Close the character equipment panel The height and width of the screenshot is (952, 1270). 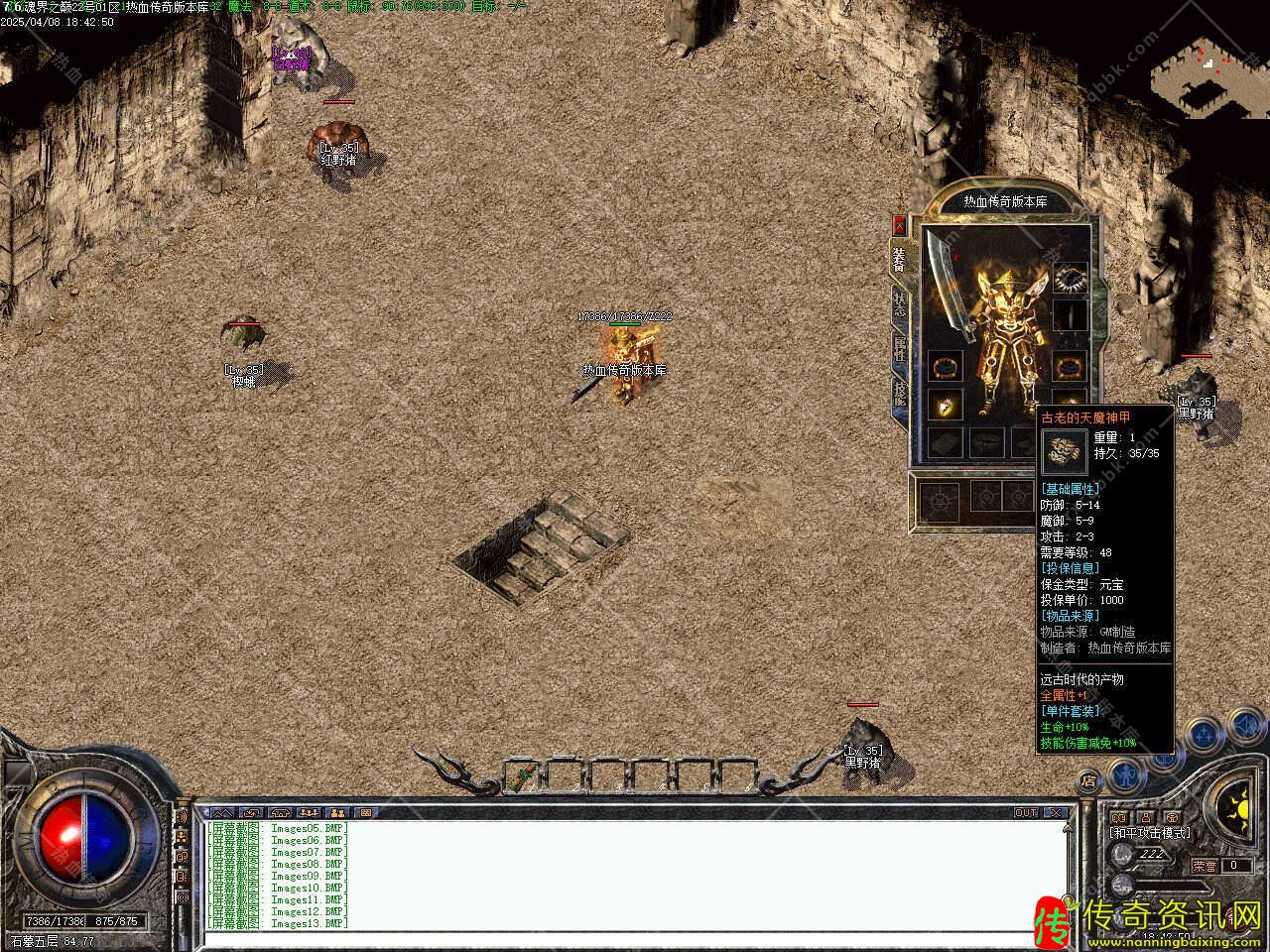coord(899,224)
